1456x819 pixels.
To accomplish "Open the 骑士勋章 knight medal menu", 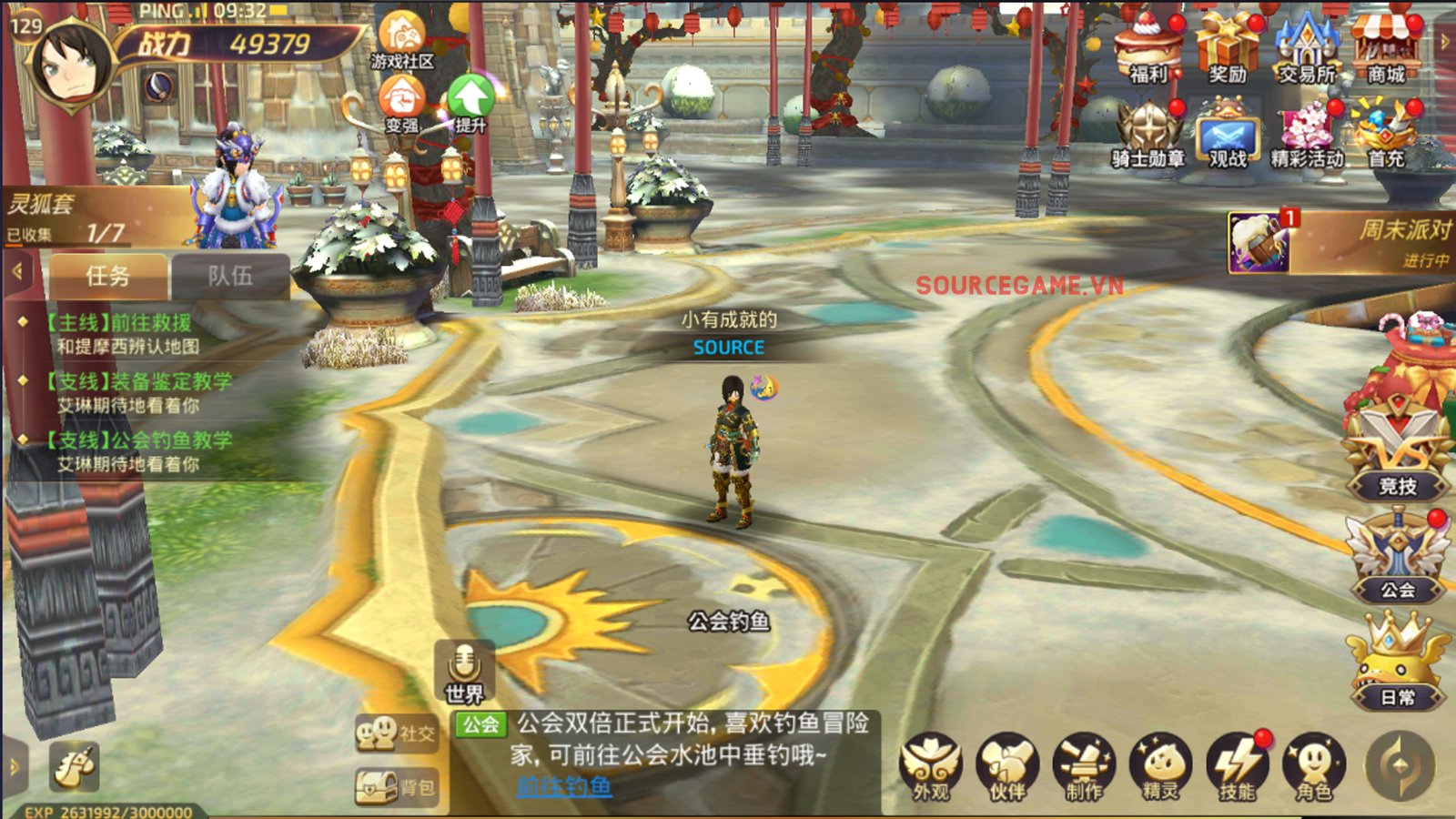I will click(x=1148, y=135).
